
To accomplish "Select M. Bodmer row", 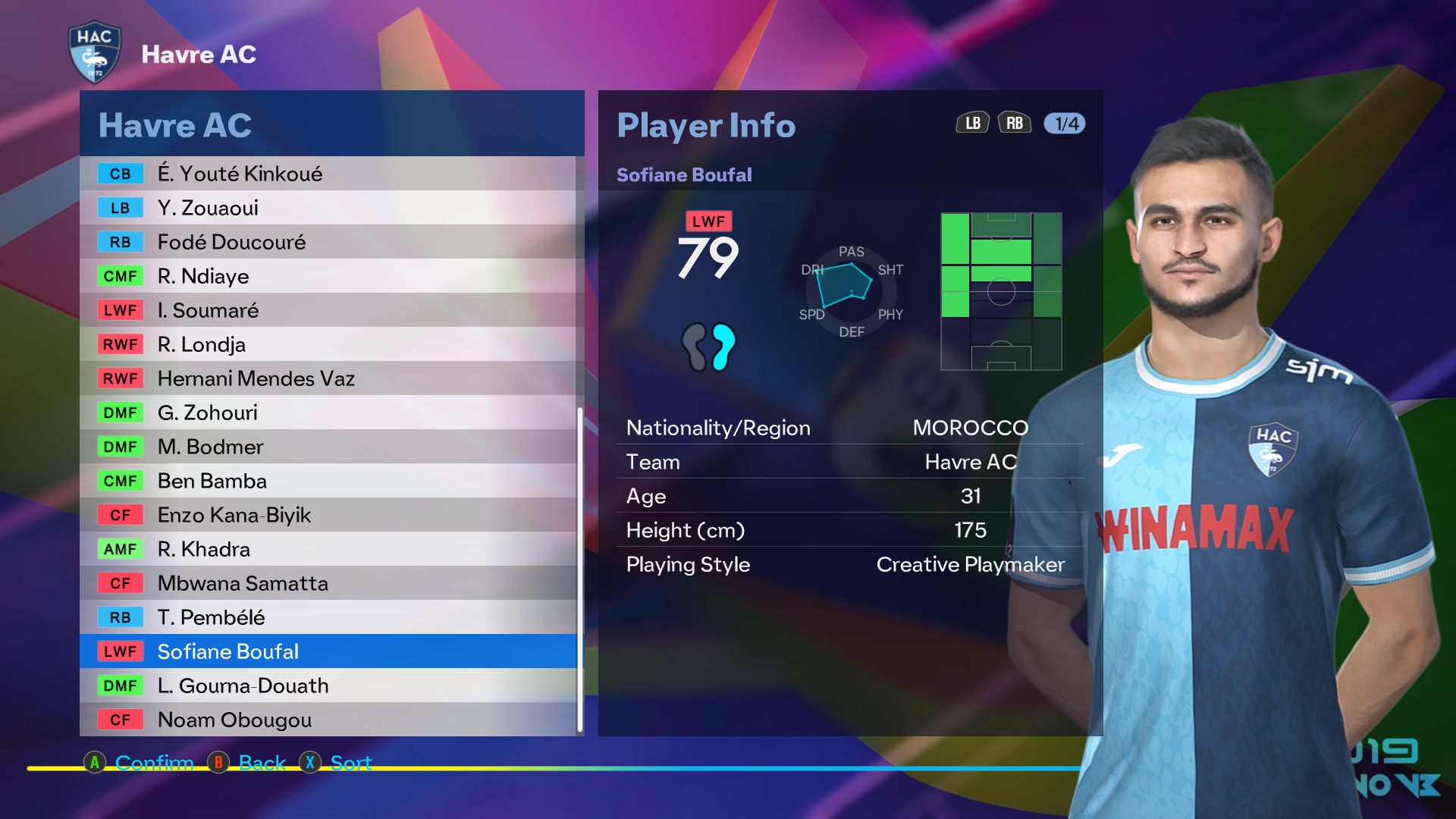I will pyautogui.click(x=328, y=447).
